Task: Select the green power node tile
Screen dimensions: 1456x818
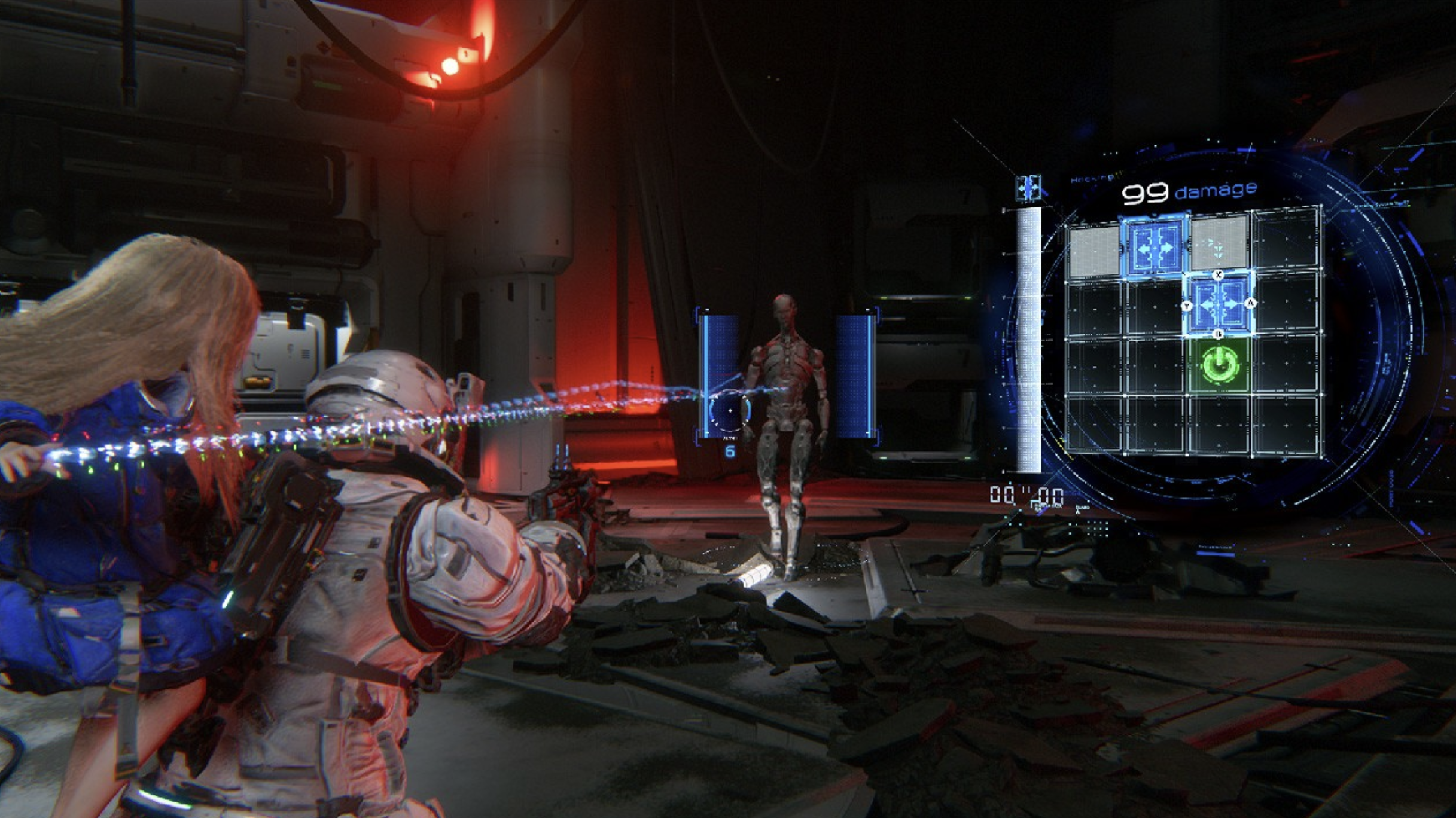Action: (x=1219, y=364)
